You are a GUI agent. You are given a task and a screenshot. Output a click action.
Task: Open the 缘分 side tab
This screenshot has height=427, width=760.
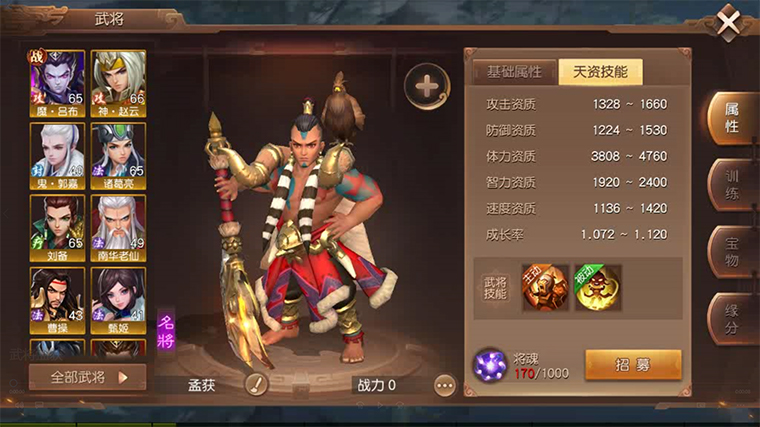pyautogui.click(x=731, y=318)
